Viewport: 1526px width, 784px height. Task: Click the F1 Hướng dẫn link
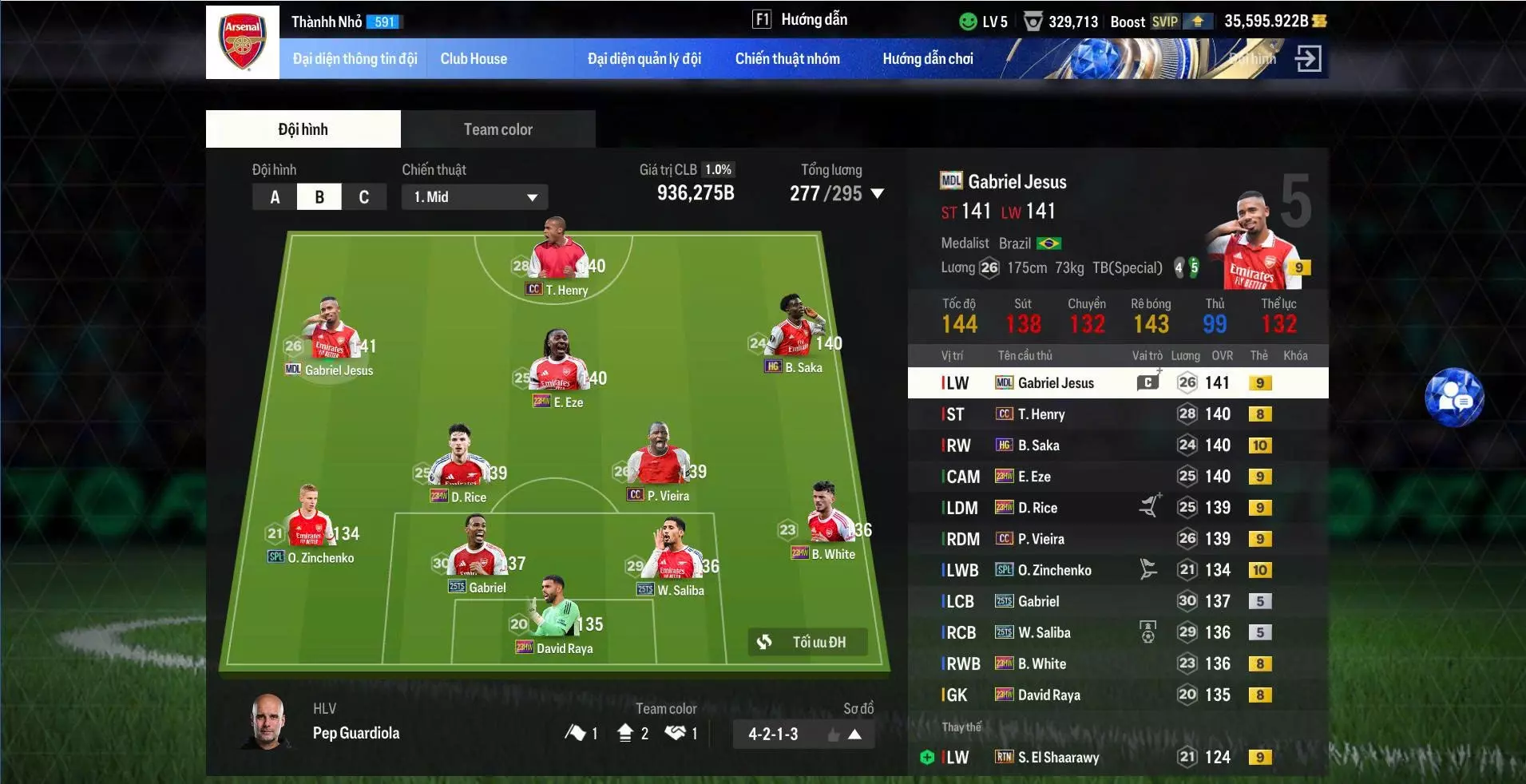[799, 19]
